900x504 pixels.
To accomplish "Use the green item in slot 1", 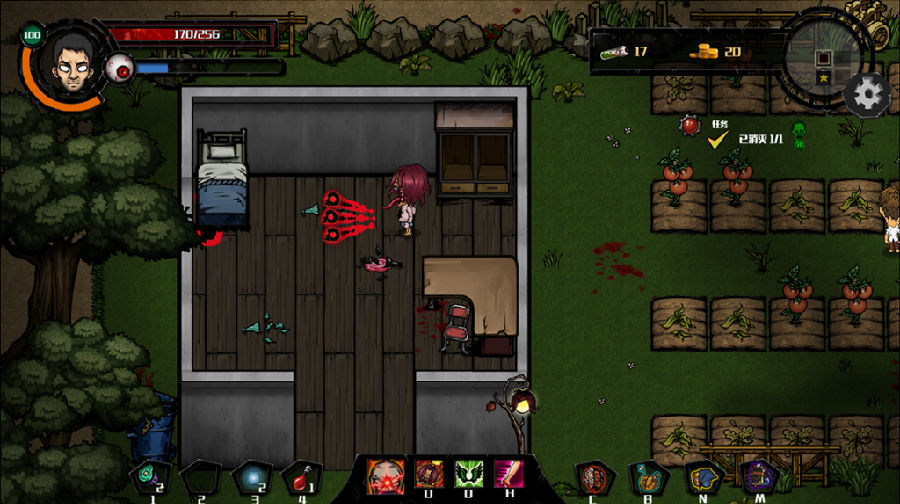I will pos(150,476).
